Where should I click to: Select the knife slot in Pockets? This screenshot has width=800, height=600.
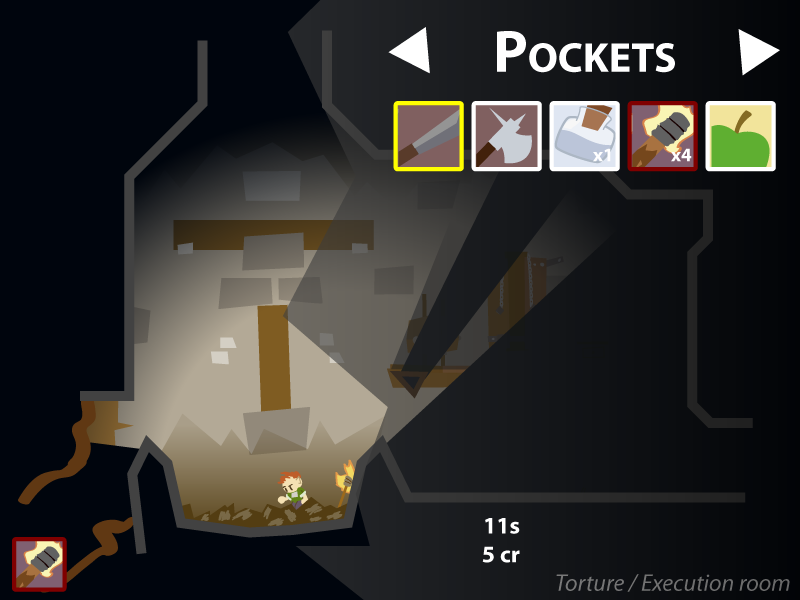click(x=429, y=136)
